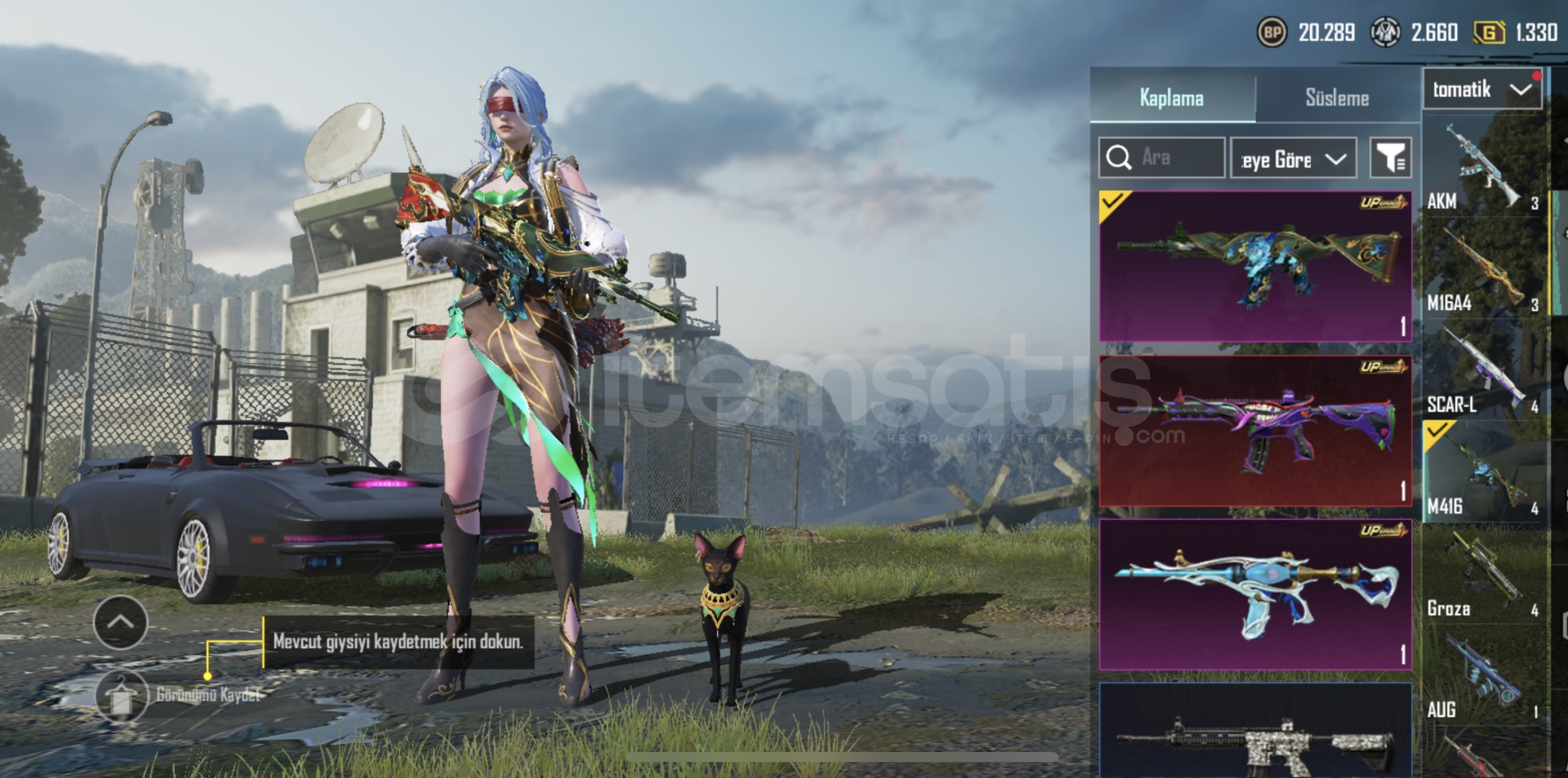This screenshot has width=1568, height=778.
Task: Pick the icy blue M416 skin
Action: [1255, 594]
